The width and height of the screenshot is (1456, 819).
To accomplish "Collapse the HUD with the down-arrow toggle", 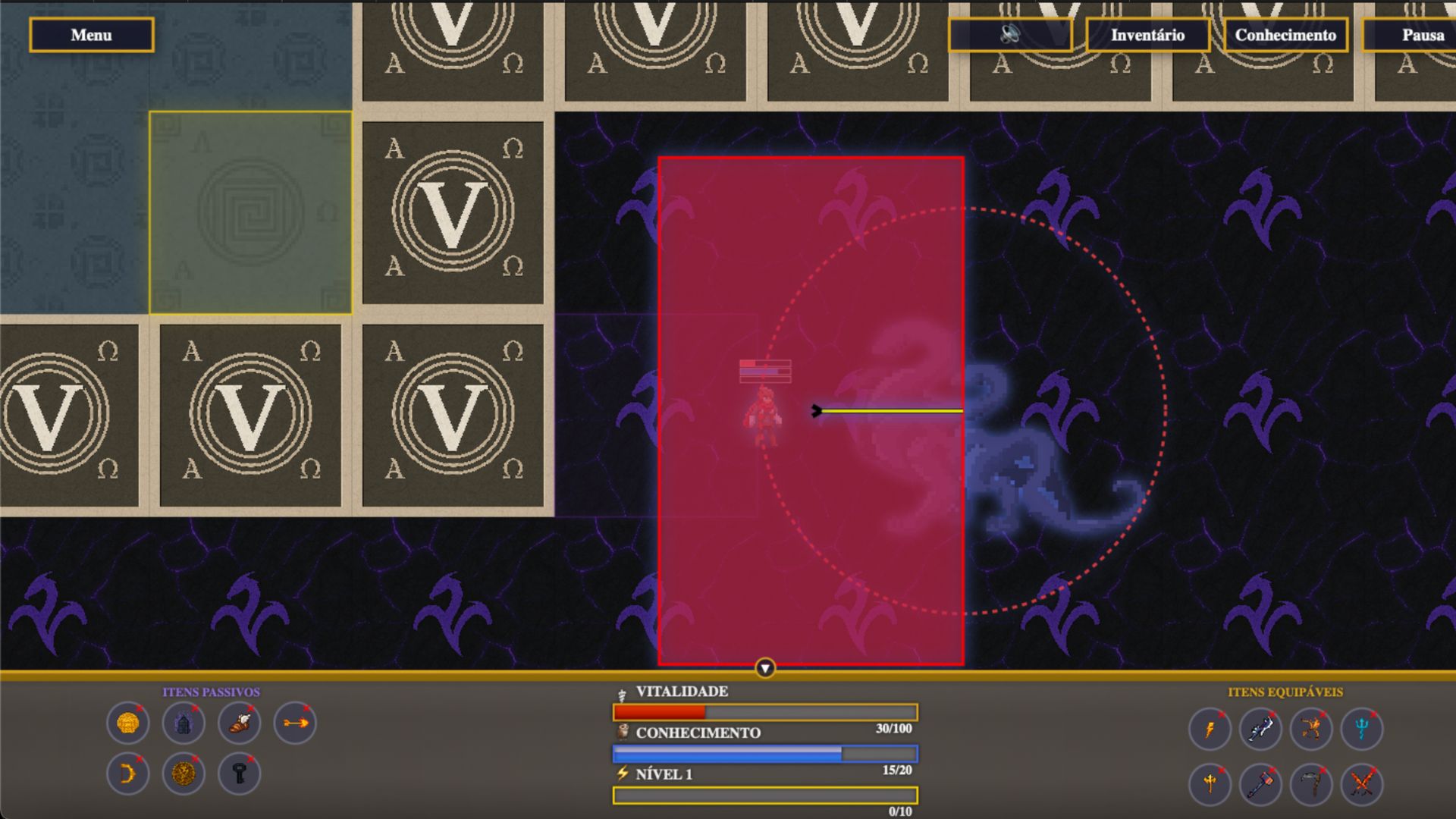I will click(x=765, y=668).
